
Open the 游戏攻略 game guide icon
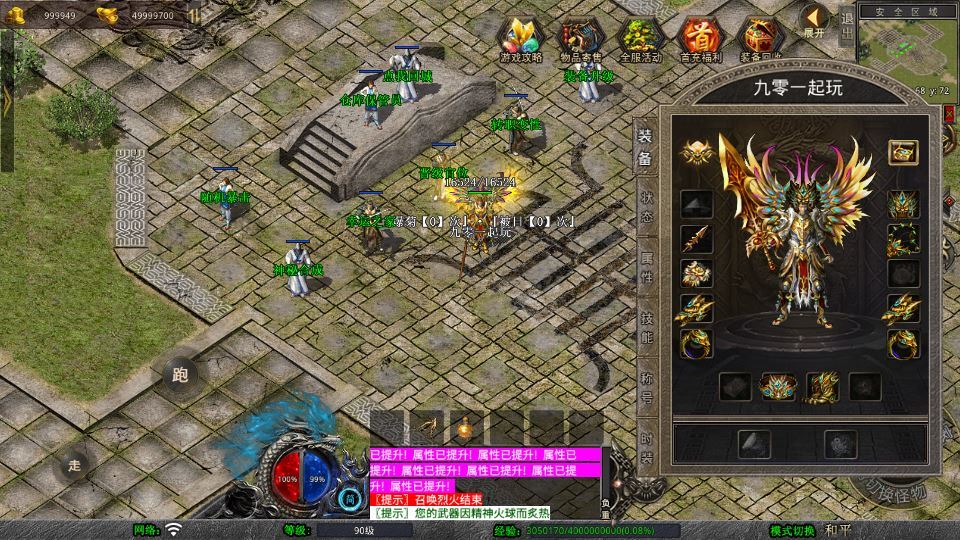[x=521, y=38]
